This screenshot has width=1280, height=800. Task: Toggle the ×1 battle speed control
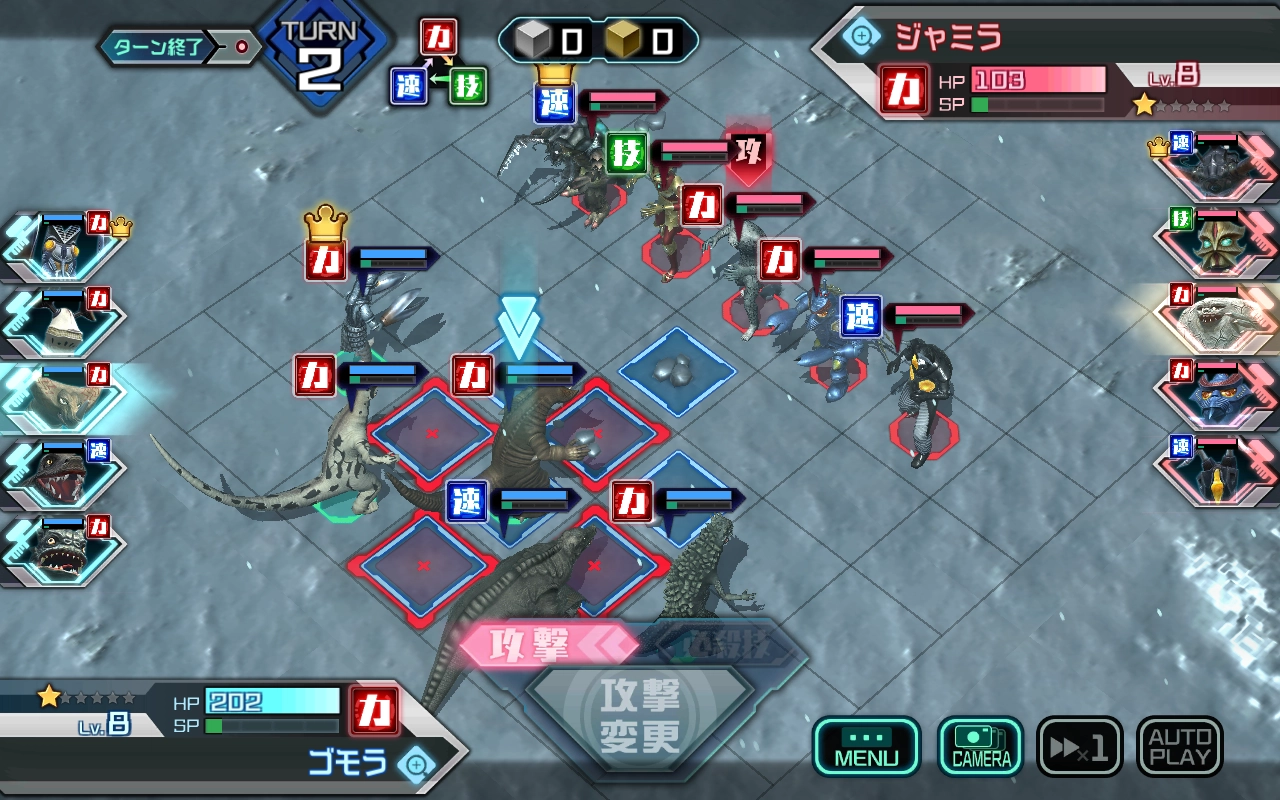(1079, 746)
